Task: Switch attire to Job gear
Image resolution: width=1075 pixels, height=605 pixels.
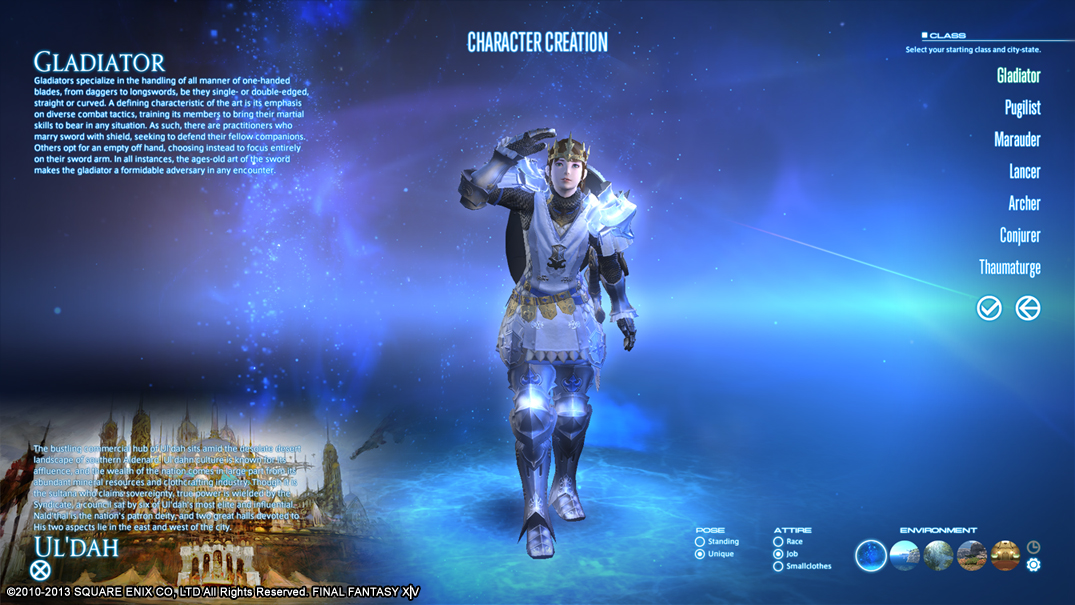Action: pos(778,554)
